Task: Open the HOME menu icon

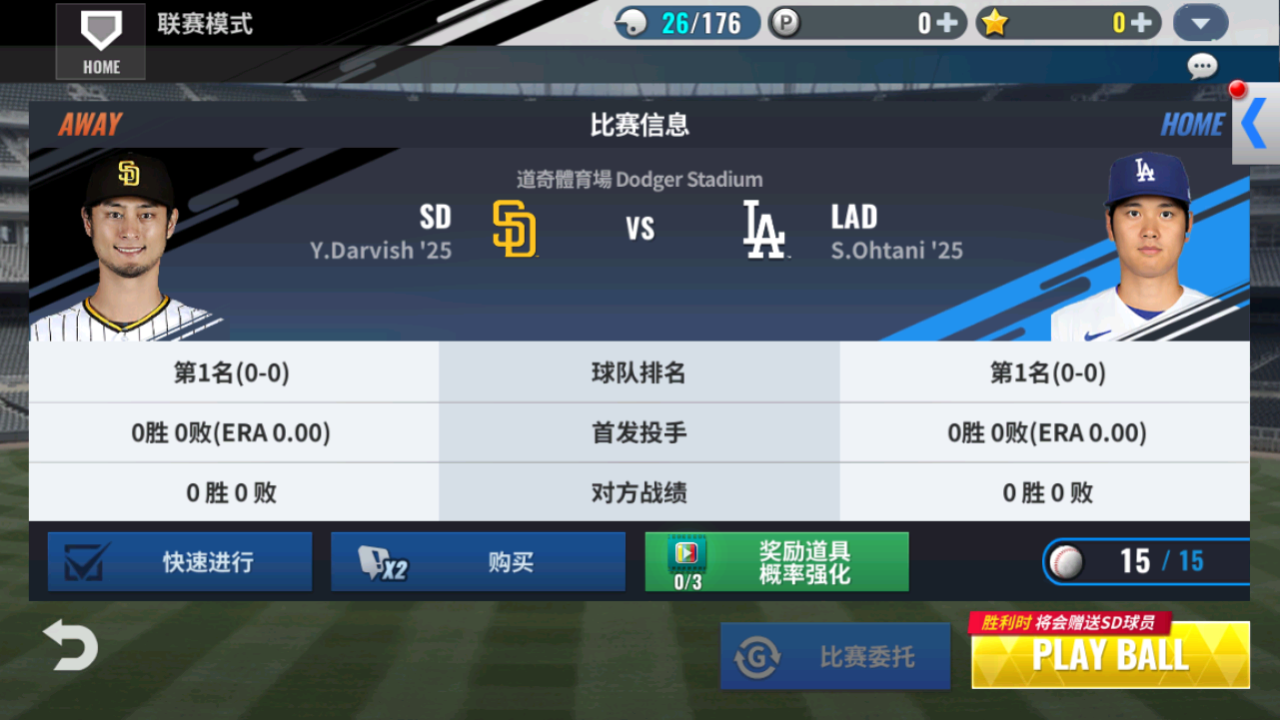Action: click(100, 40)
